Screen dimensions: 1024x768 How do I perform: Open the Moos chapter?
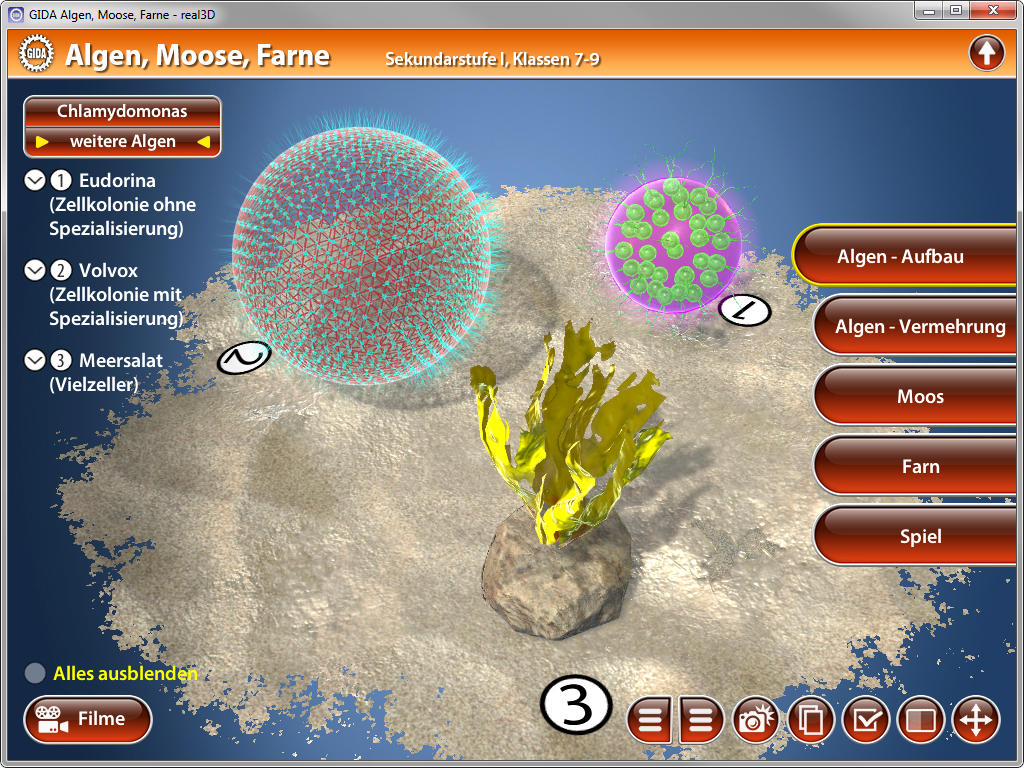918,397
